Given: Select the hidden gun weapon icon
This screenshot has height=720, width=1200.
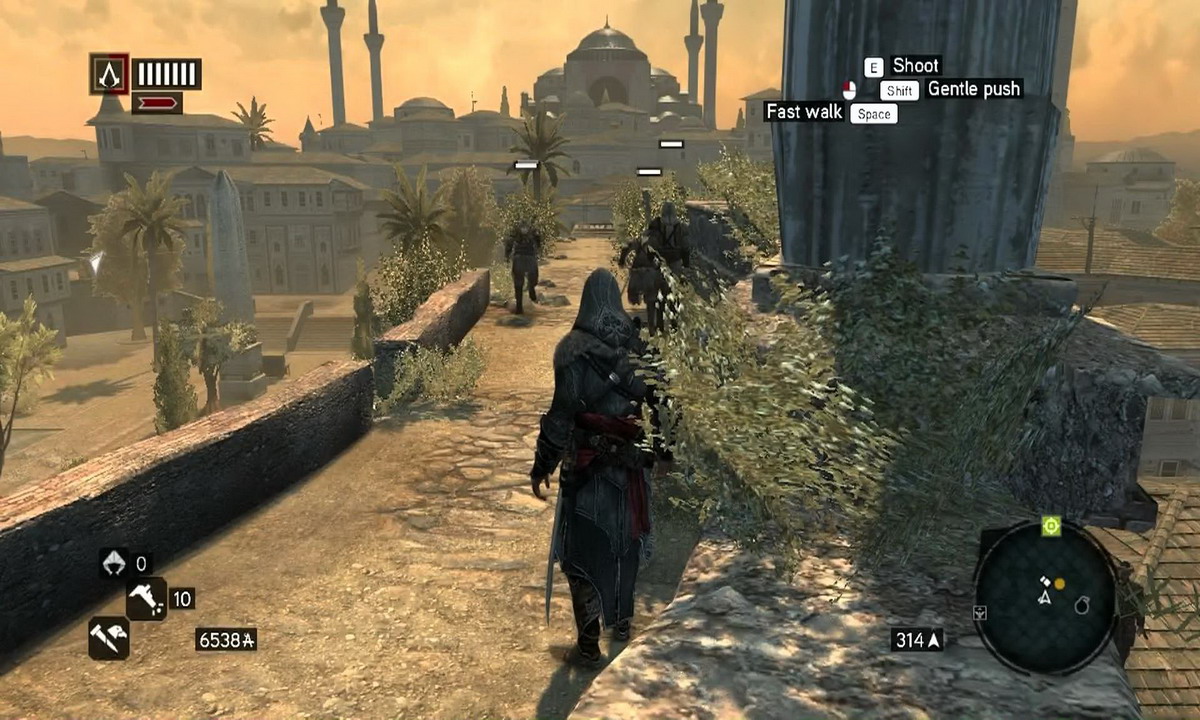Looking at the screenshot, I should (x=146, y=599).
